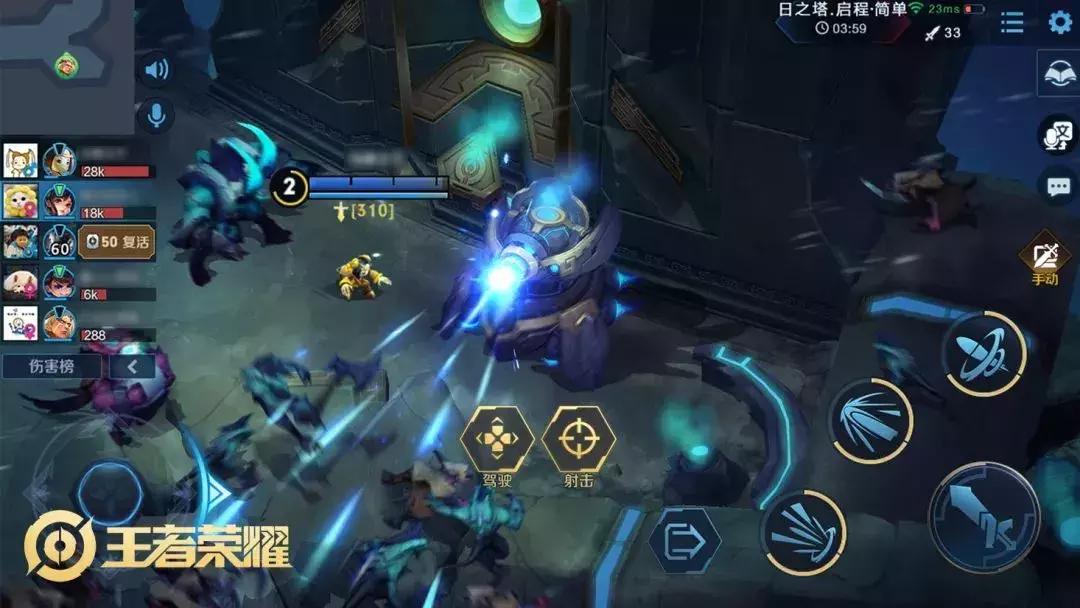Open the 伤害榜 damage ranking
This screenshot has width=1080, height=608.
52,366
